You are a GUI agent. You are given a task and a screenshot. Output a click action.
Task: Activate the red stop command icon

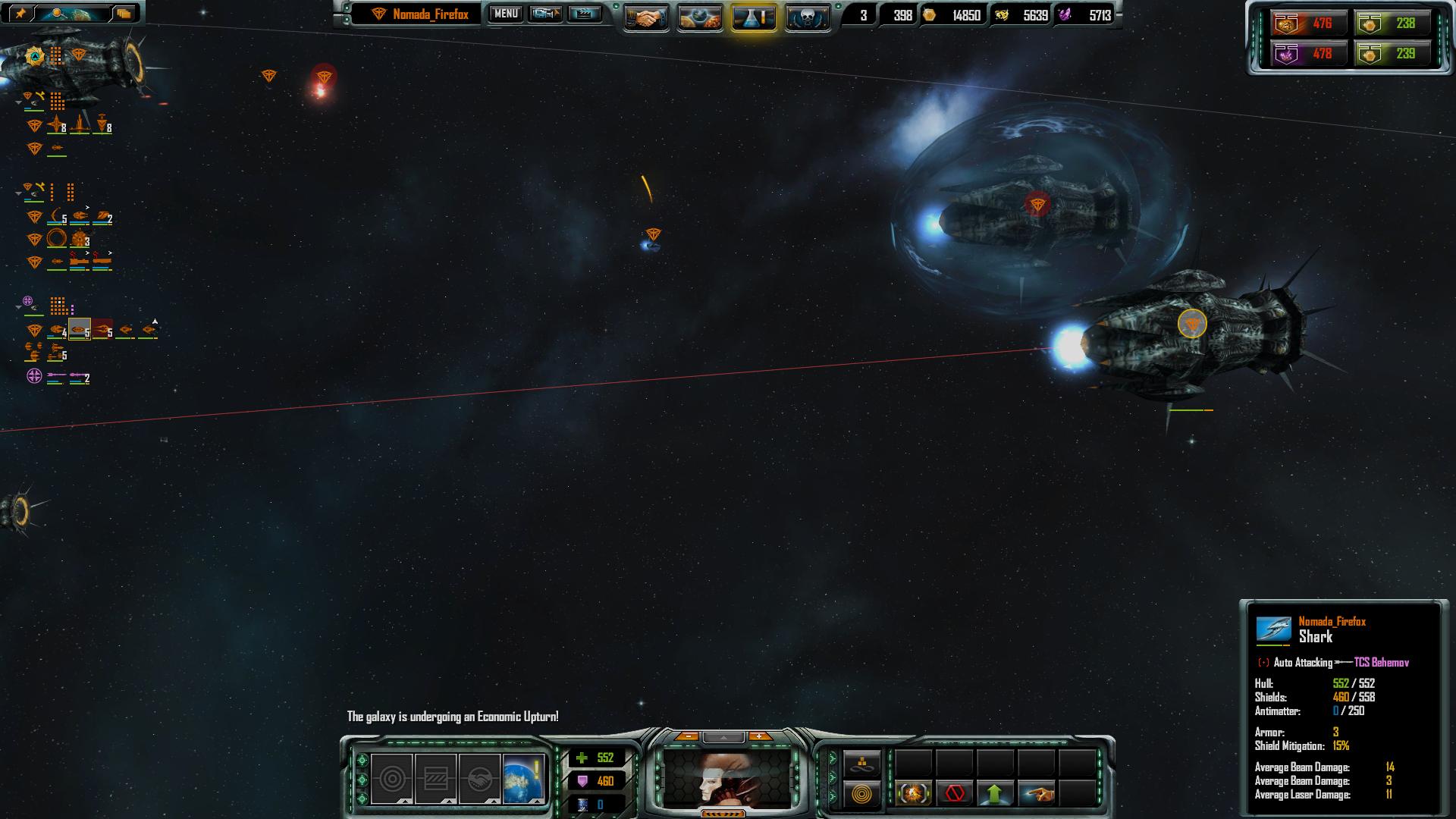tap(955, 794)
